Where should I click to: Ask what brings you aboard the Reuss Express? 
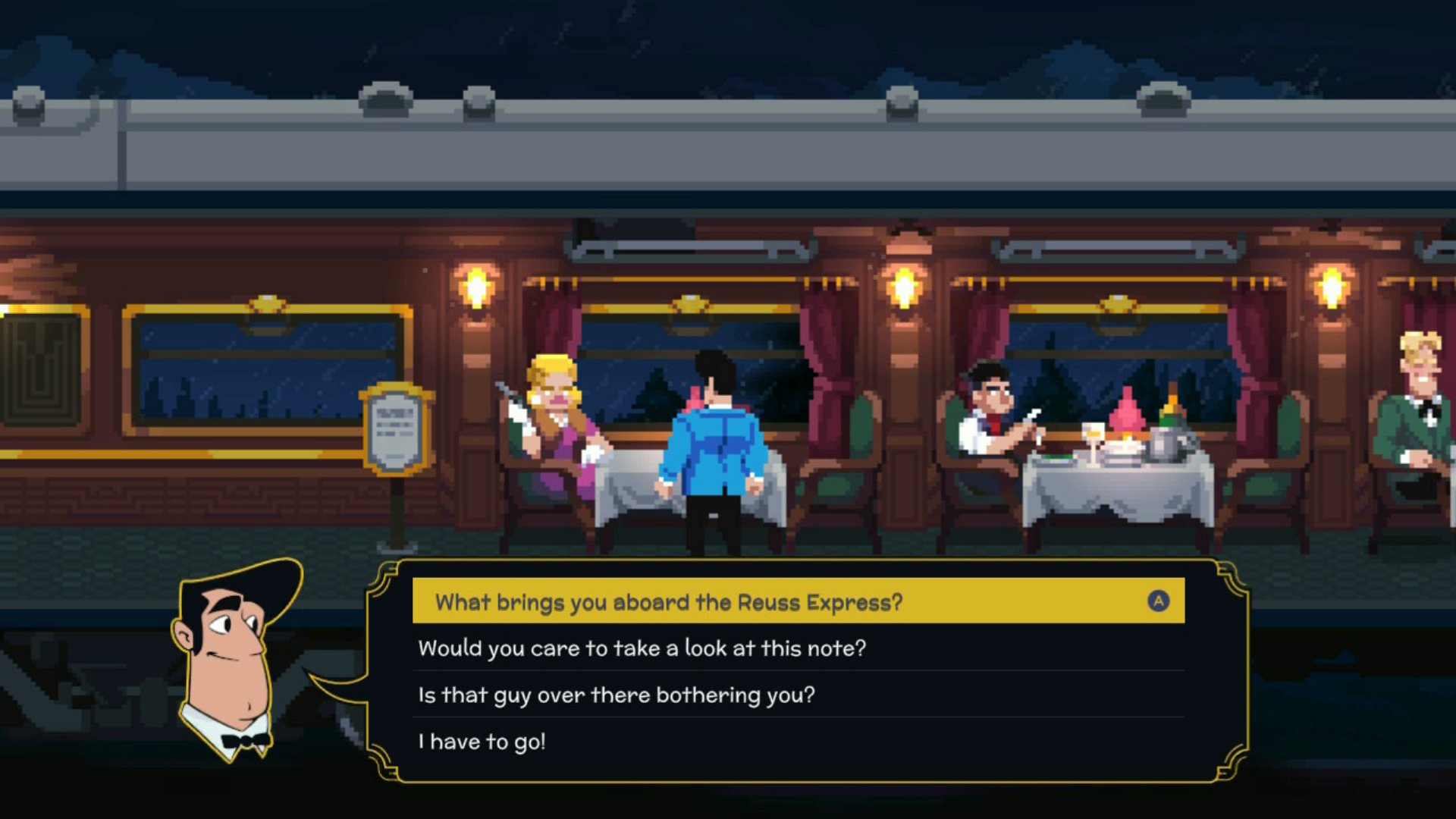click(x=667, y=602)
